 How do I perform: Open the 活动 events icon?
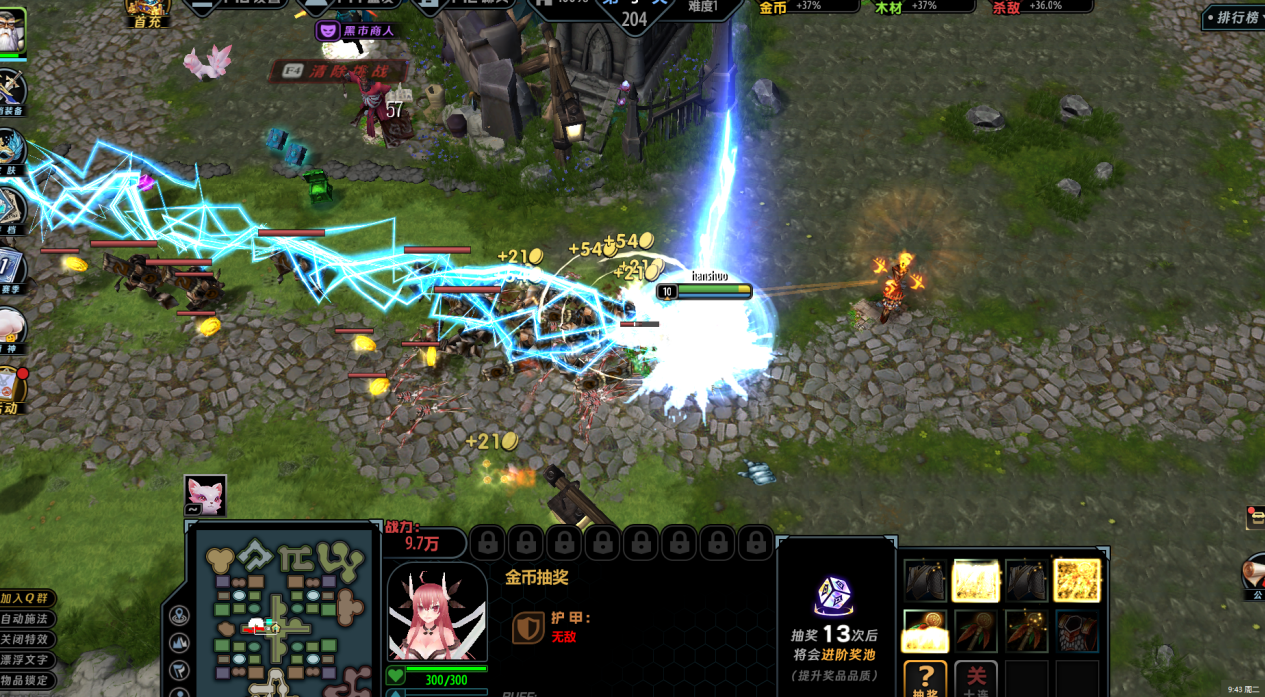point(10,389)
